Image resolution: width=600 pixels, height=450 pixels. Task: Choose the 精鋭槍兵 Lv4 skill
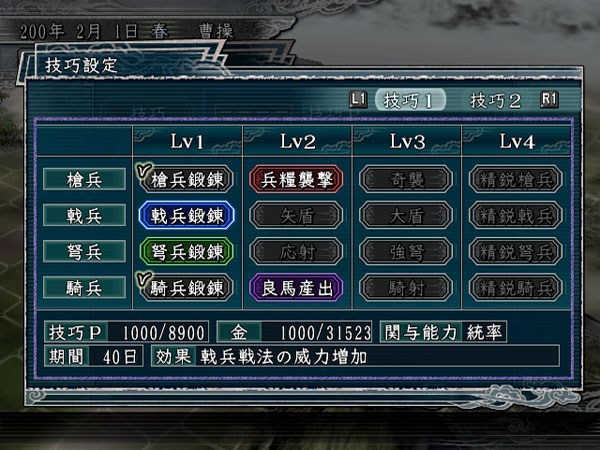[516, 179]
